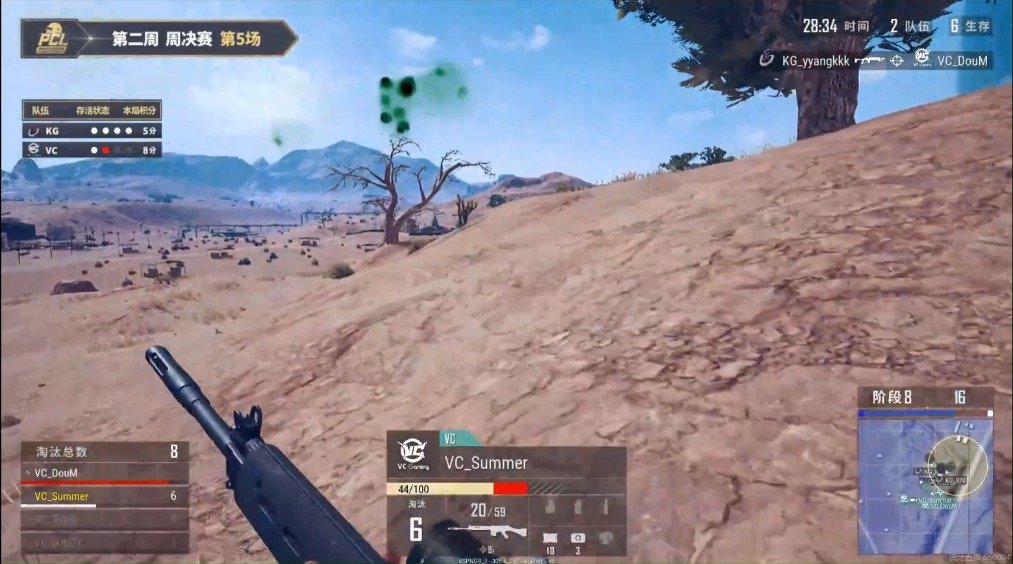Select the first aid kit icon
Viewport: 1013px width, 564px height.
577,538
